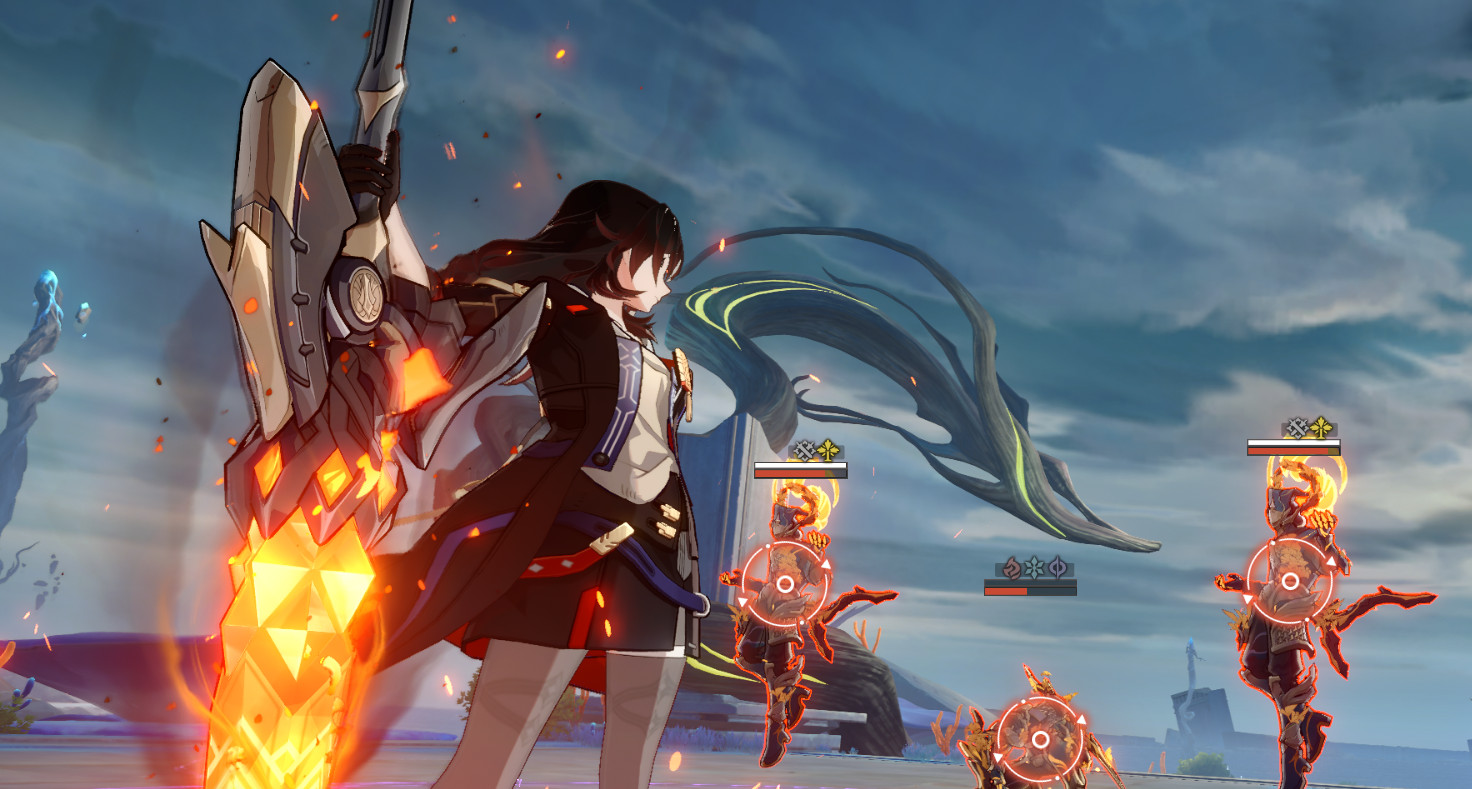Click the right enemy's white toughness bar

(1294, 442)
